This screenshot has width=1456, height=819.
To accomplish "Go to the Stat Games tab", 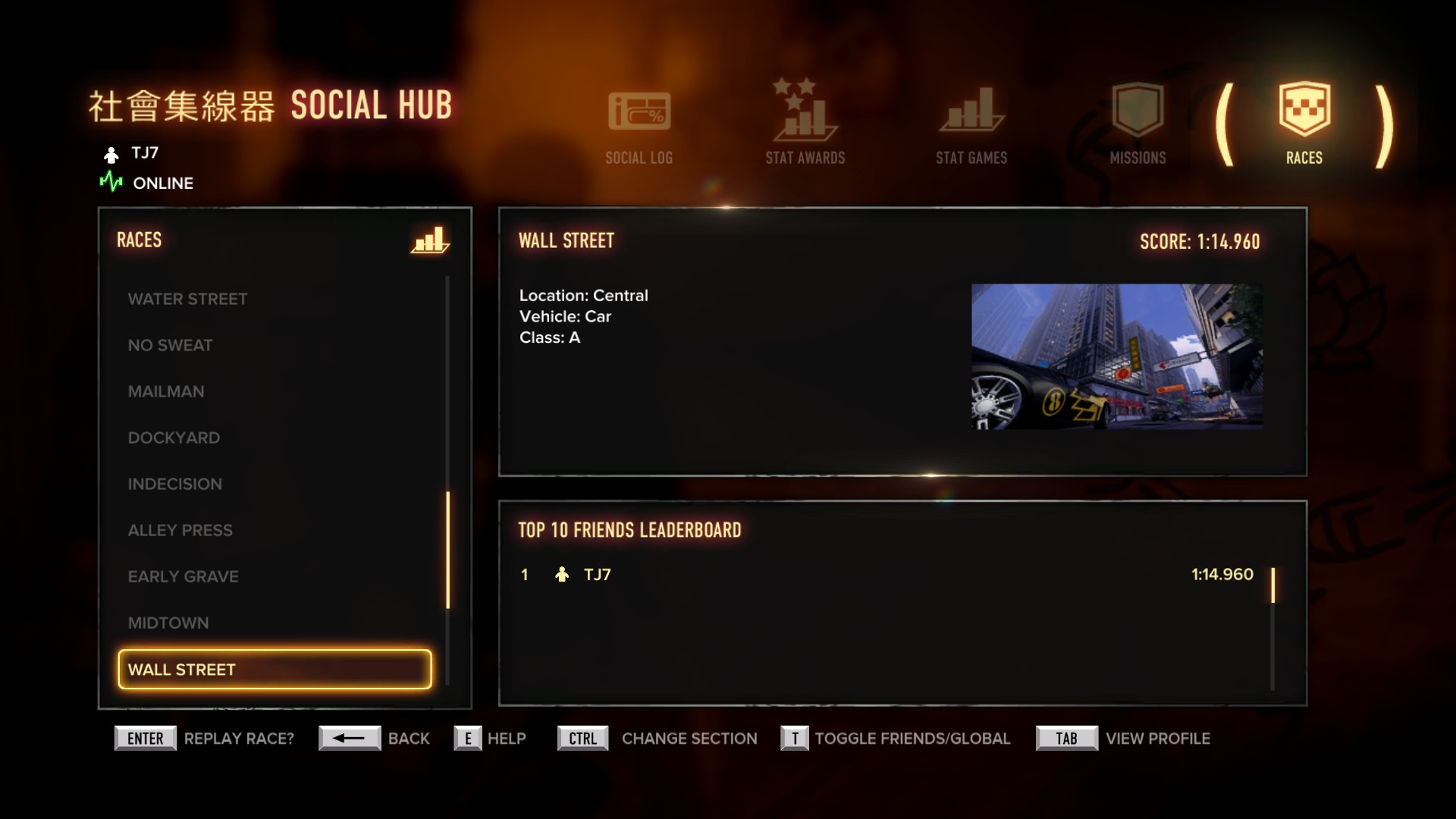I will pos(971,126).
